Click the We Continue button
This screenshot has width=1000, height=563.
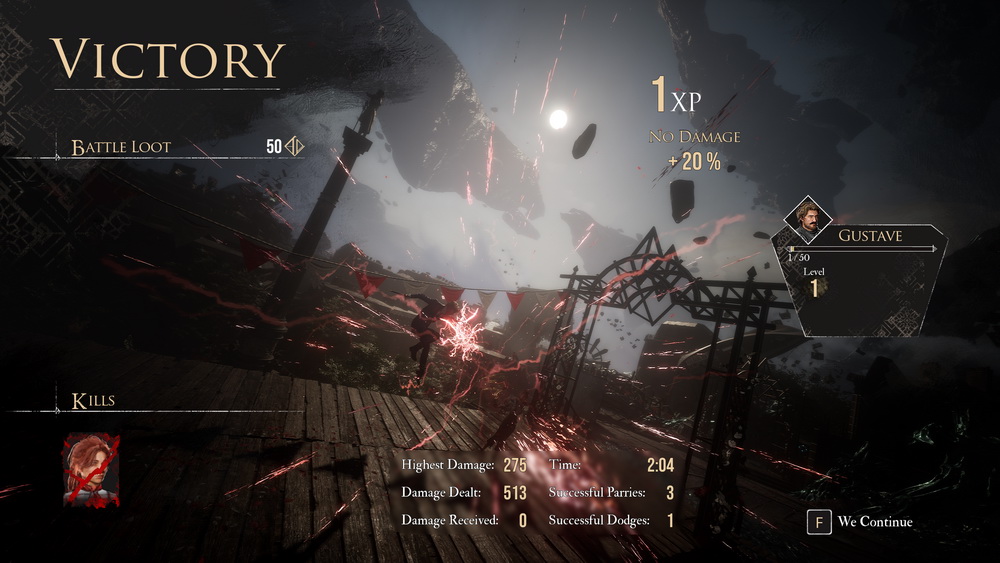coord(861,521)
